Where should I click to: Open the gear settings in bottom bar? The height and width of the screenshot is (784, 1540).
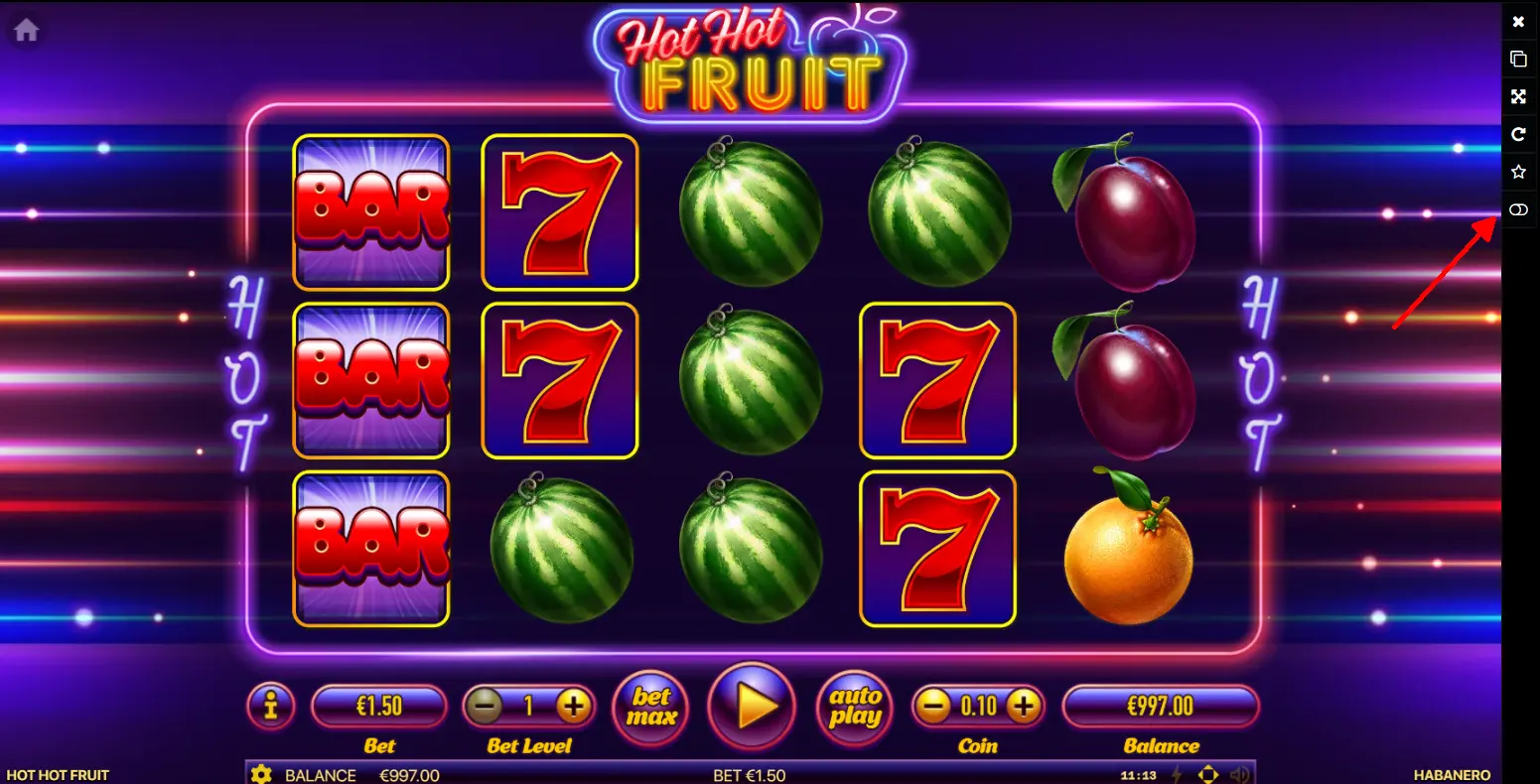(x=261, y=774)
